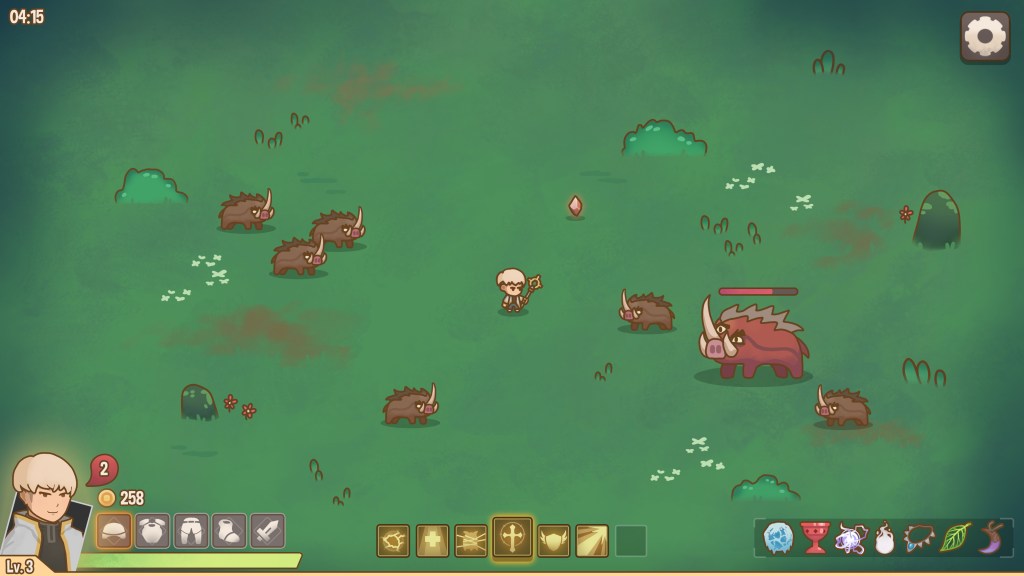Open the red notification bubble showing 2

[x=103, y=468]
